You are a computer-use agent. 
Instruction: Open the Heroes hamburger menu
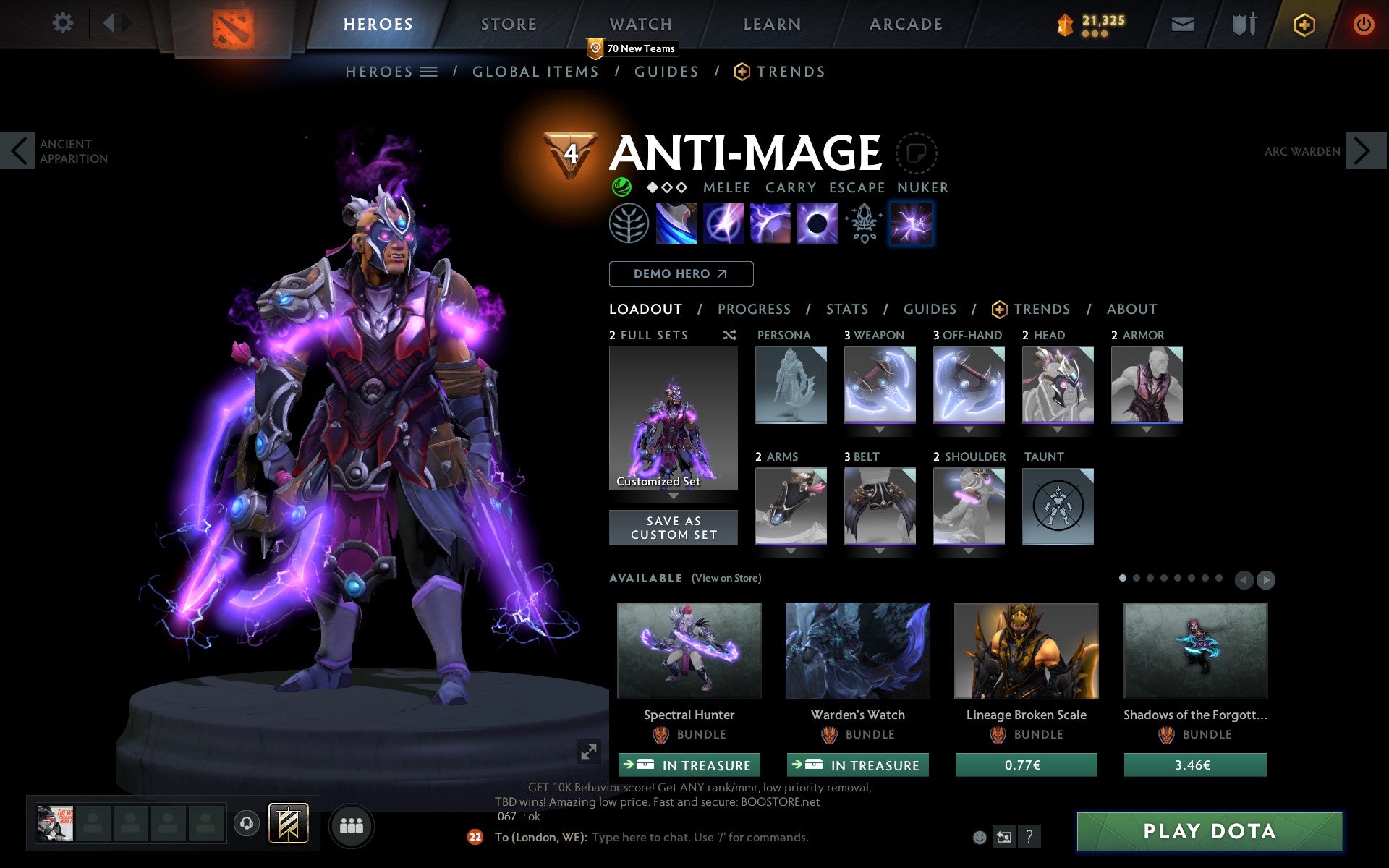[430, 71]
